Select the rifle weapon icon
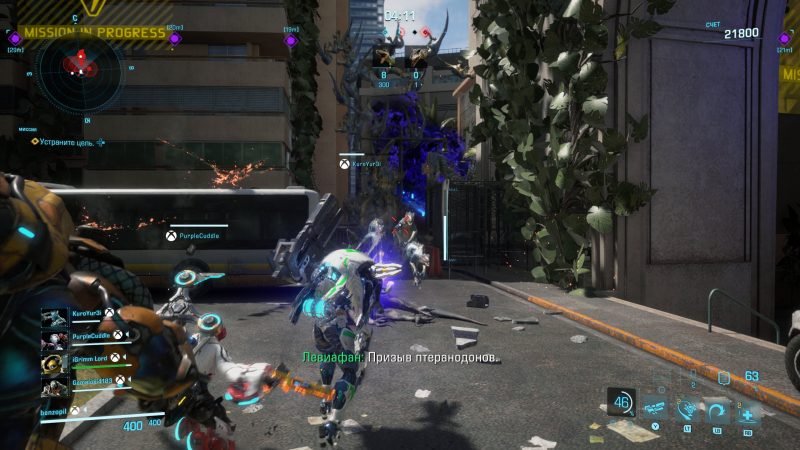Screen dimensions: 800x450 coord(655,408)
